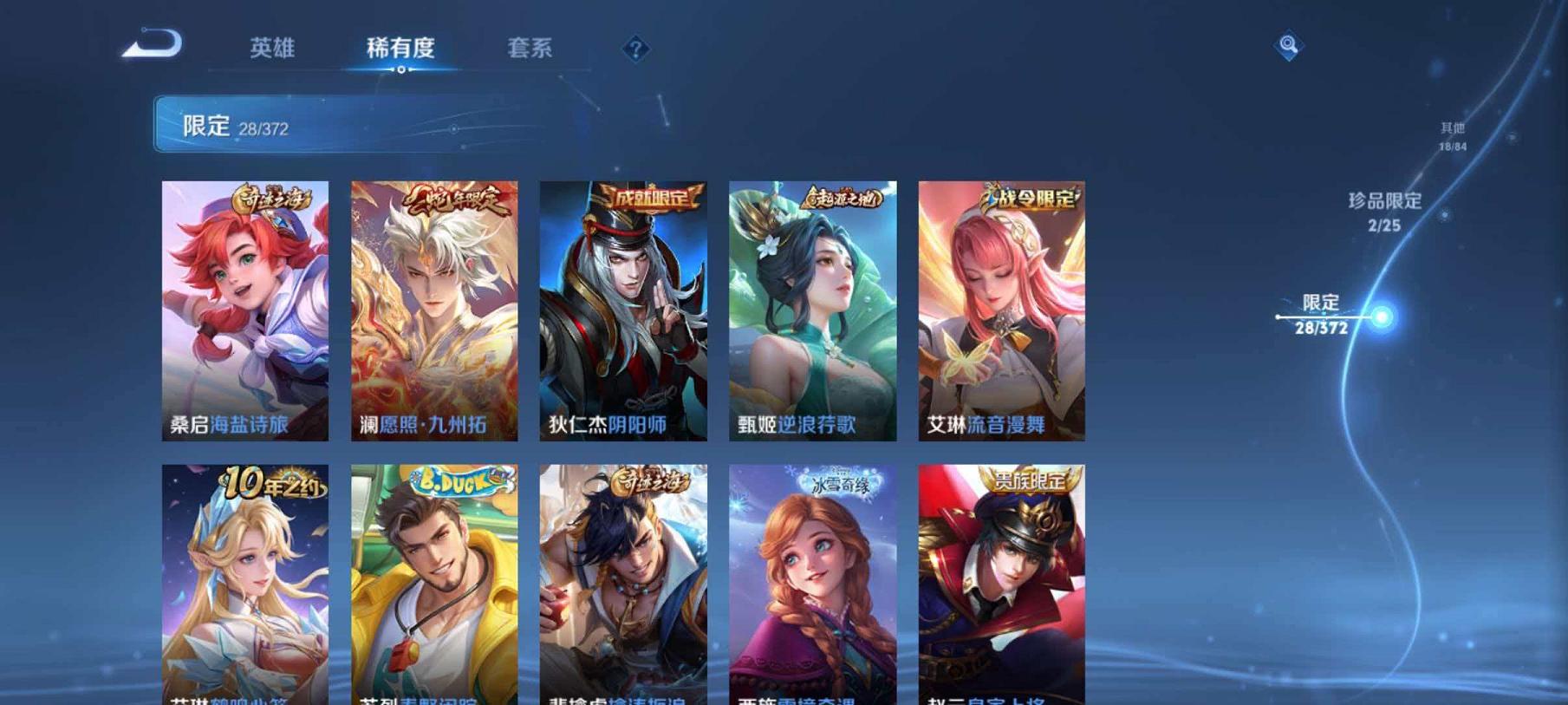Click the 成就限定 badge on 狄仁杰's card

(649, 198)
